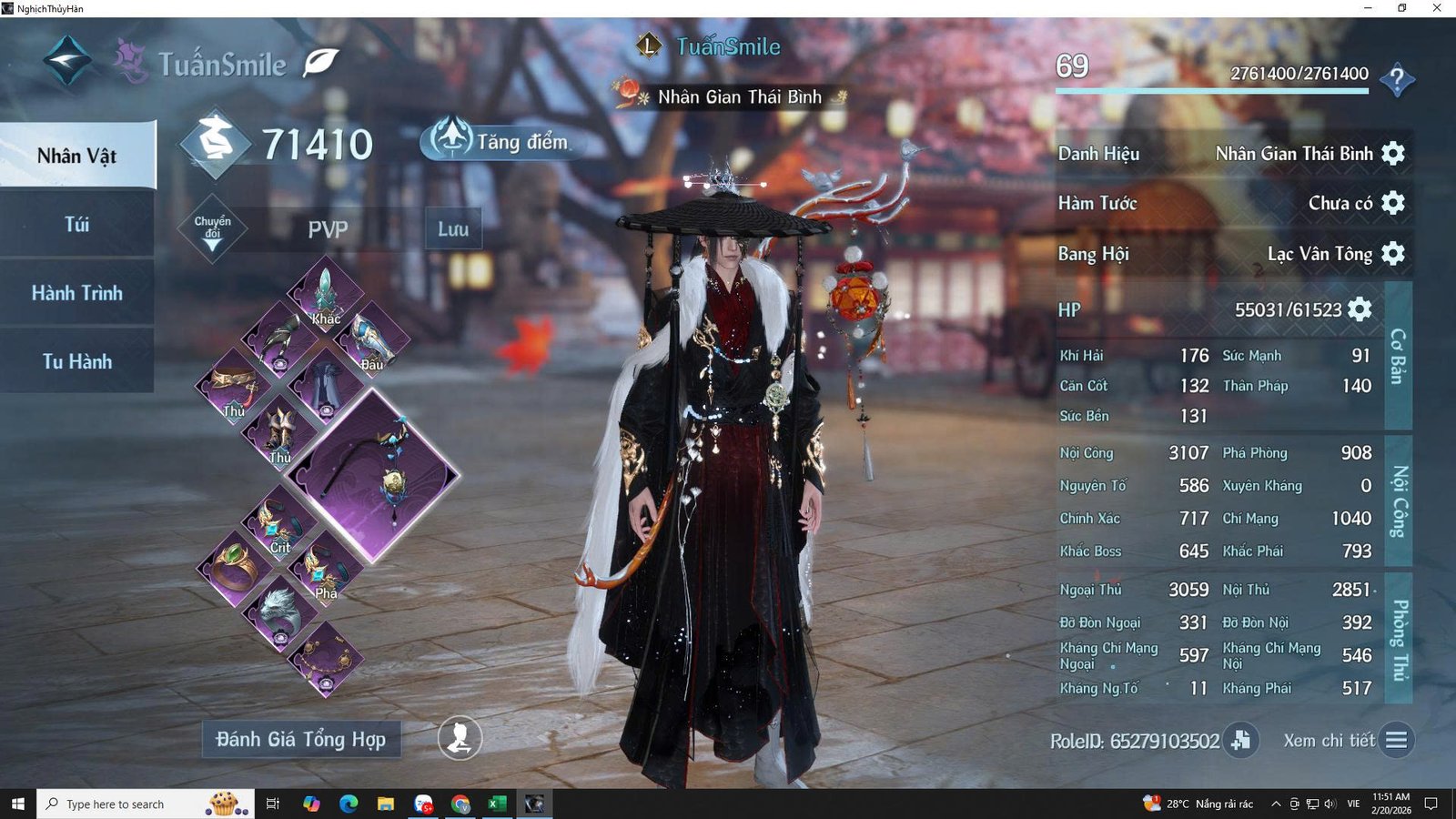1456x819 pixels.
Task: Select the Hành Trình tab
Action: pyautogui.click(x=77, y=293)
